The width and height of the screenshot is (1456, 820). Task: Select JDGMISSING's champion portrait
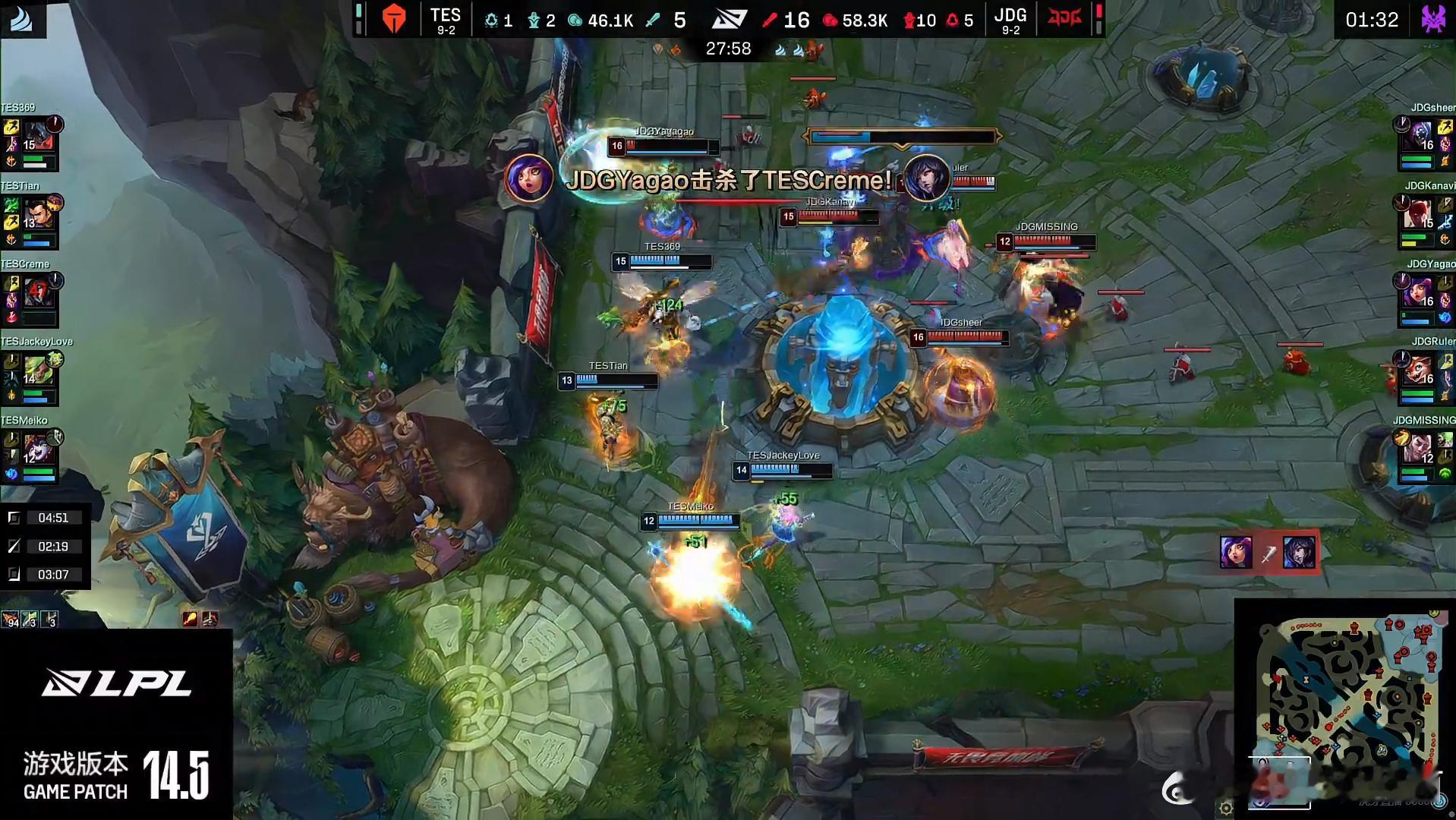click(x=1419, y=449)
